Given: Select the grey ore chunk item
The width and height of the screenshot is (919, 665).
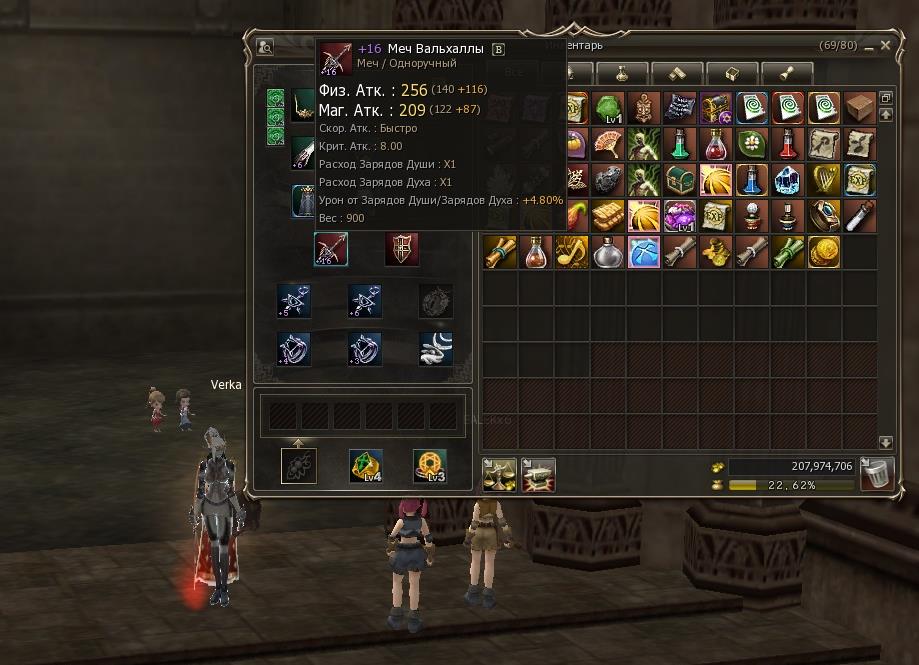Looking at the screenshot, I should (607, 180).
